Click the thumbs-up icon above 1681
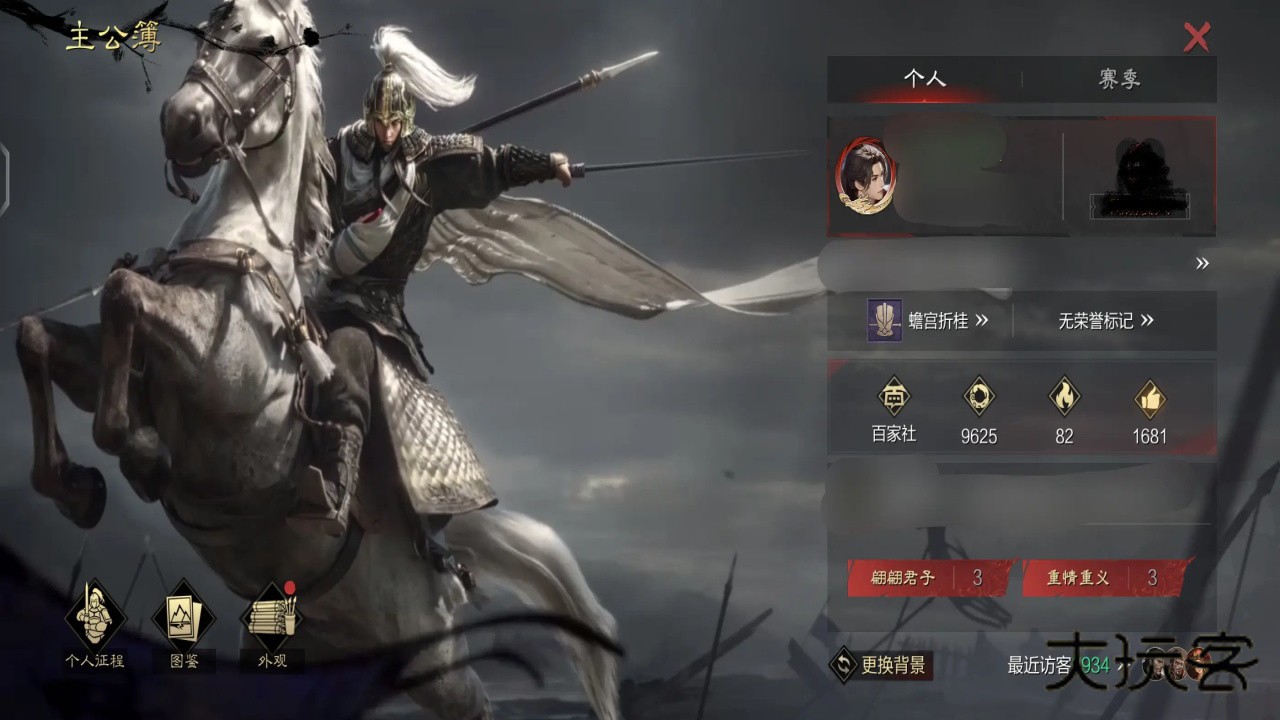 [x=1148, y=398]
